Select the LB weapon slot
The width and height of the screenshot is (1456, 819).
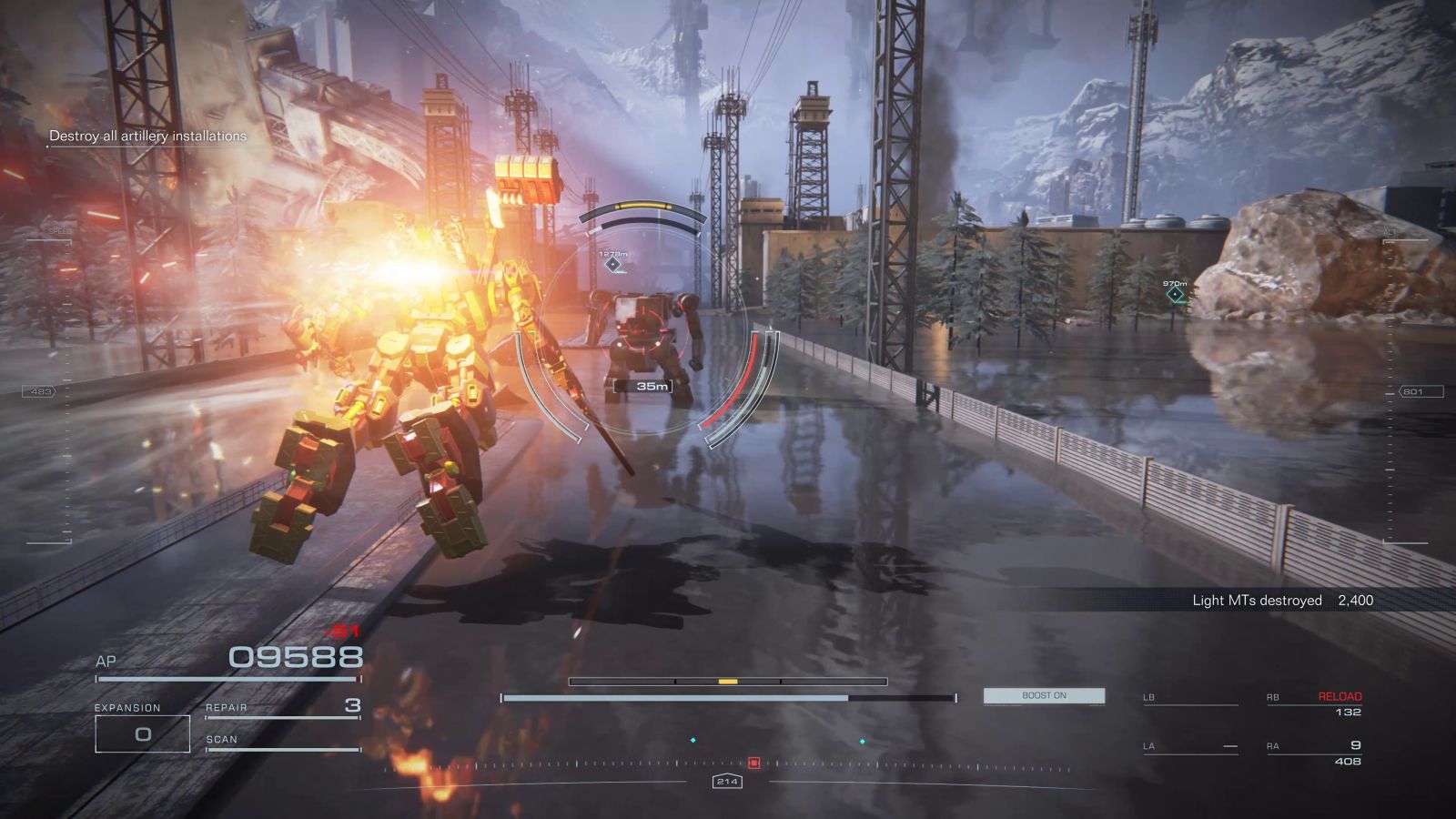click(1189, 698)
